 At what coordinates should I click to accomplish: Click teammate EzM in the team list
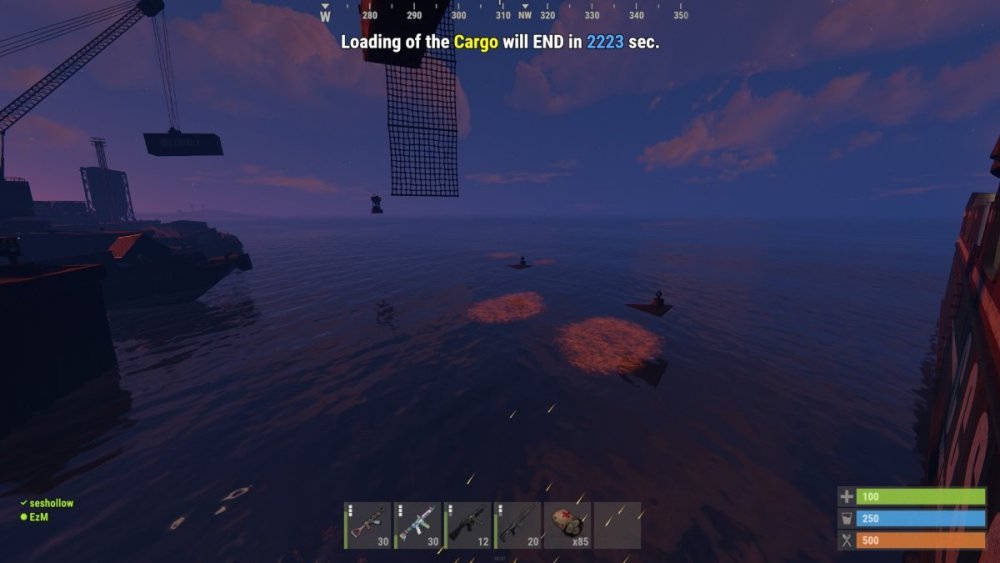pyautogui.click(x=40, y=516)
